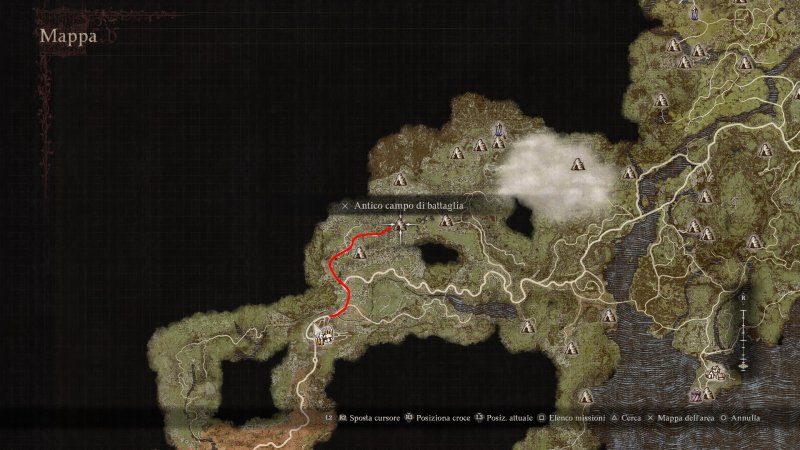This screenshot has height=450, width=800.
Task: Select the Antico campo di battaglia map marker
Action: 400,226
